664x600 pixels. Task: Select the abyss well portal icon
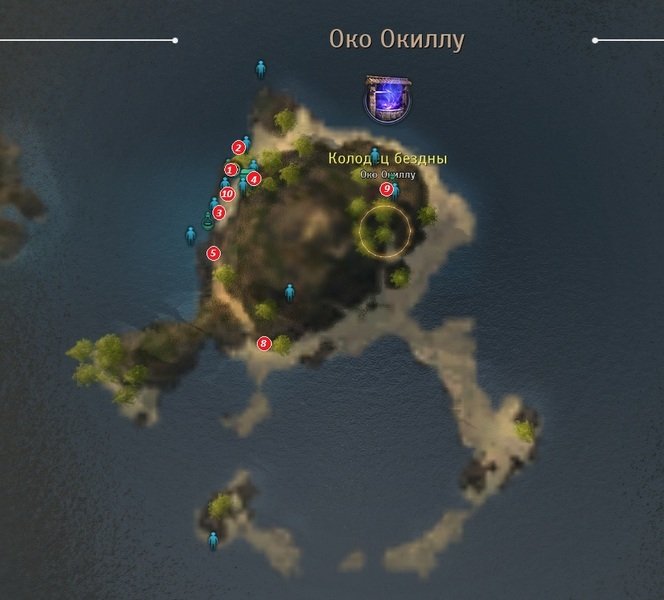386,100
